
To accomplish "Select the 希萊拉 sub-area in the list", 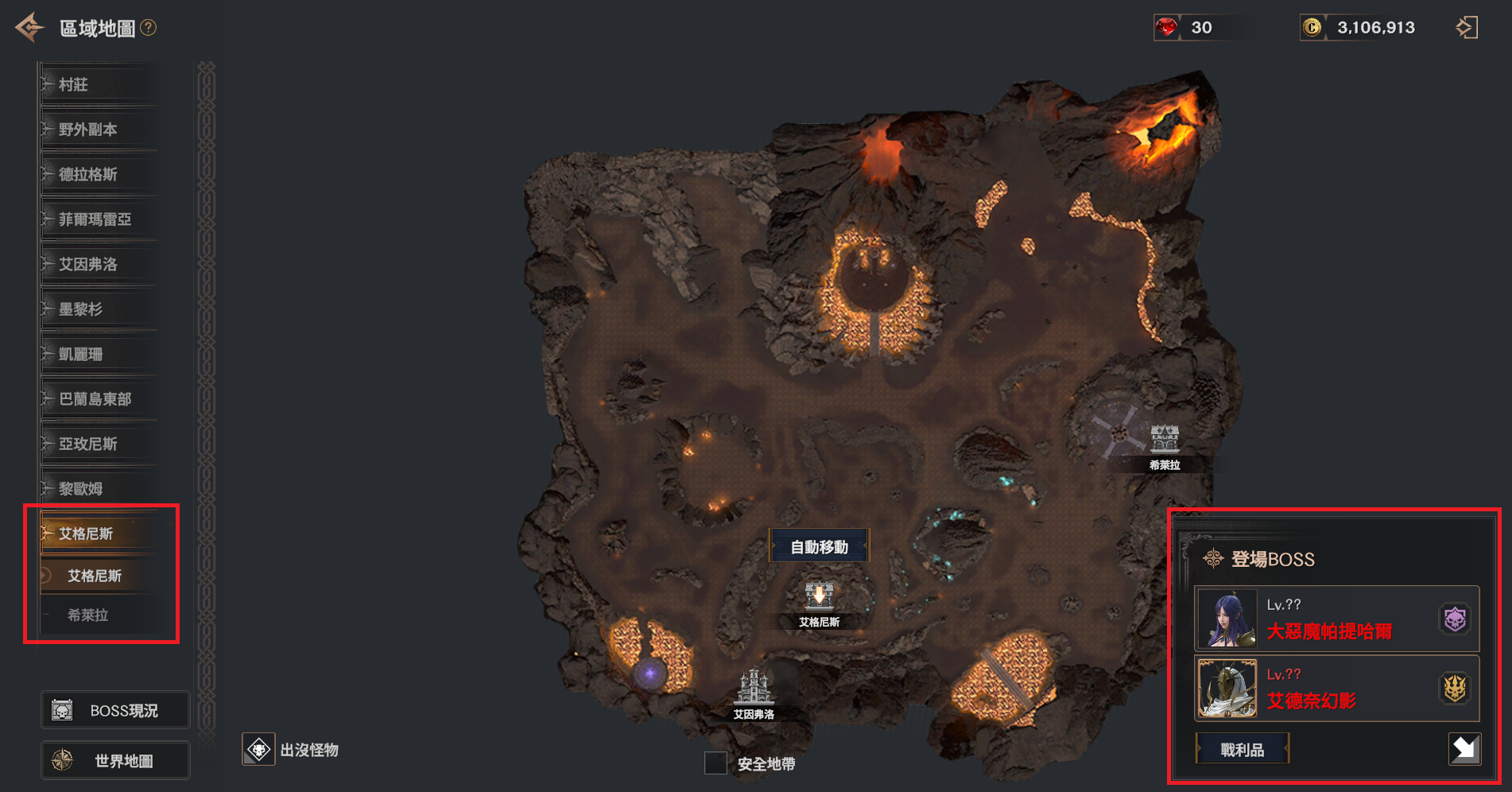I will (x=88, y=615).
